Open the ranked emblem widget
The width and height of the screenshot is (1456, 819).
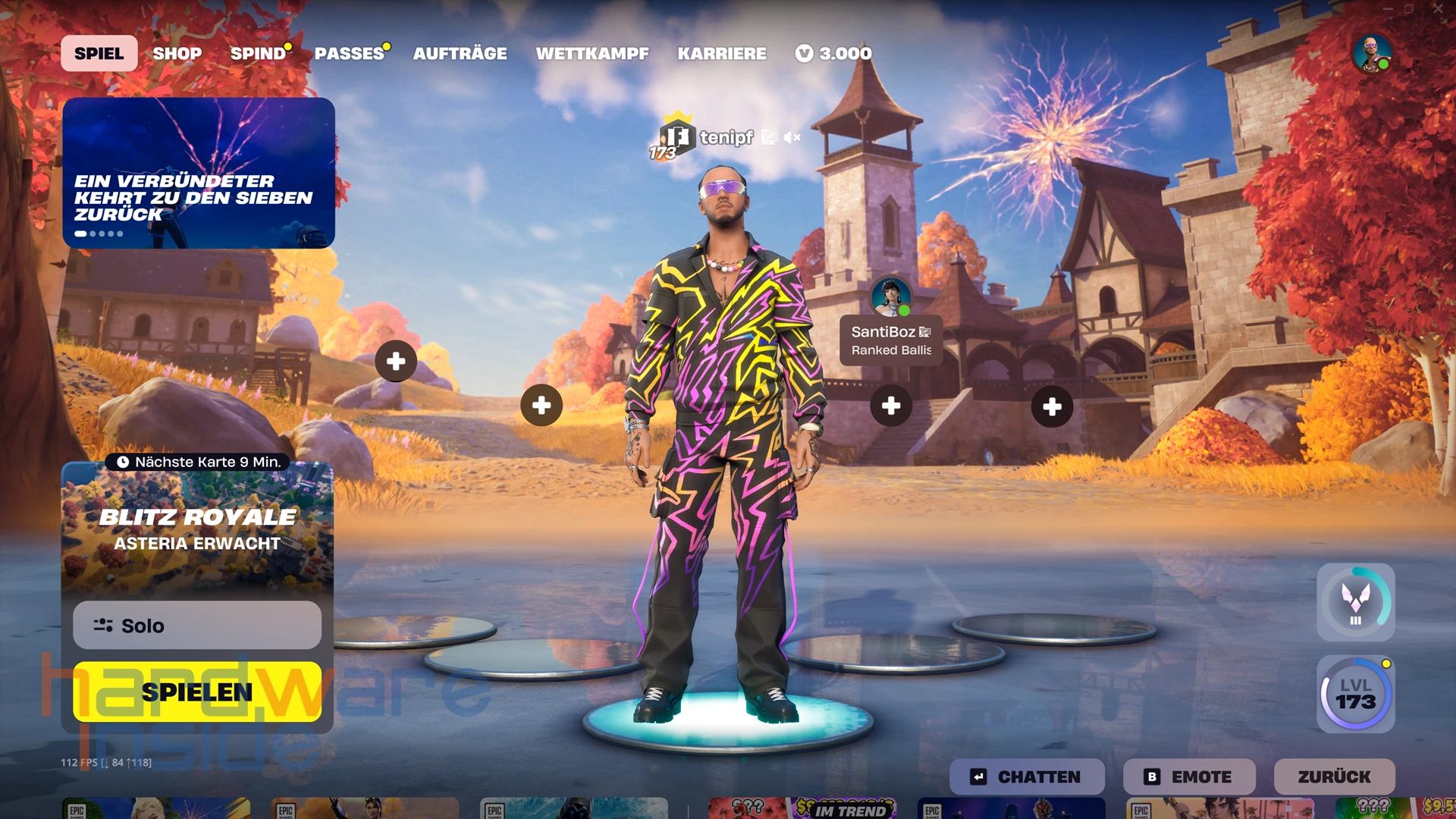[1356, 602]
